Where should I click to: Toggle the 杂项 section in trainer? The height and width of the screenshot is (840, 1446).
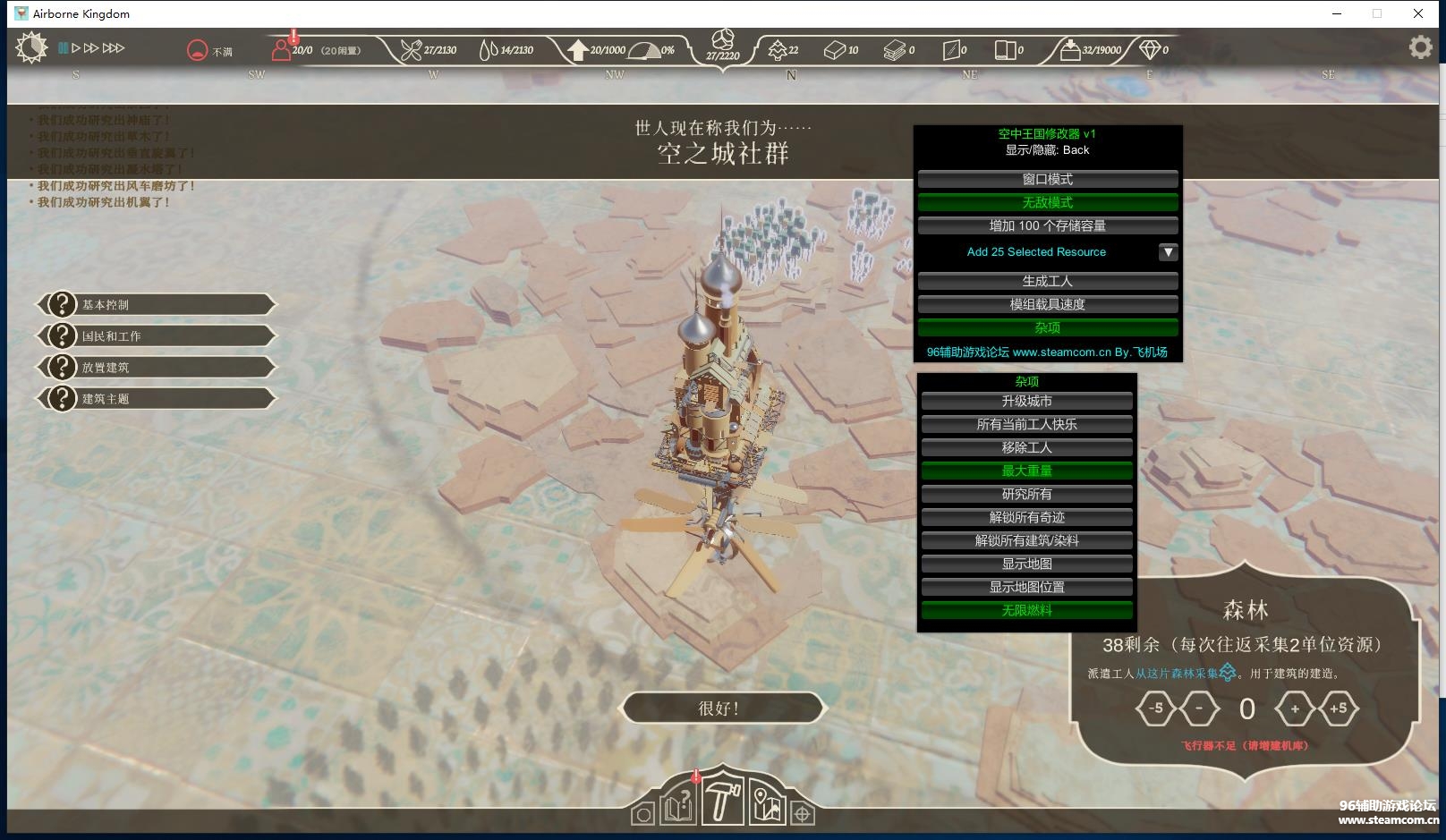[1047, 328]
